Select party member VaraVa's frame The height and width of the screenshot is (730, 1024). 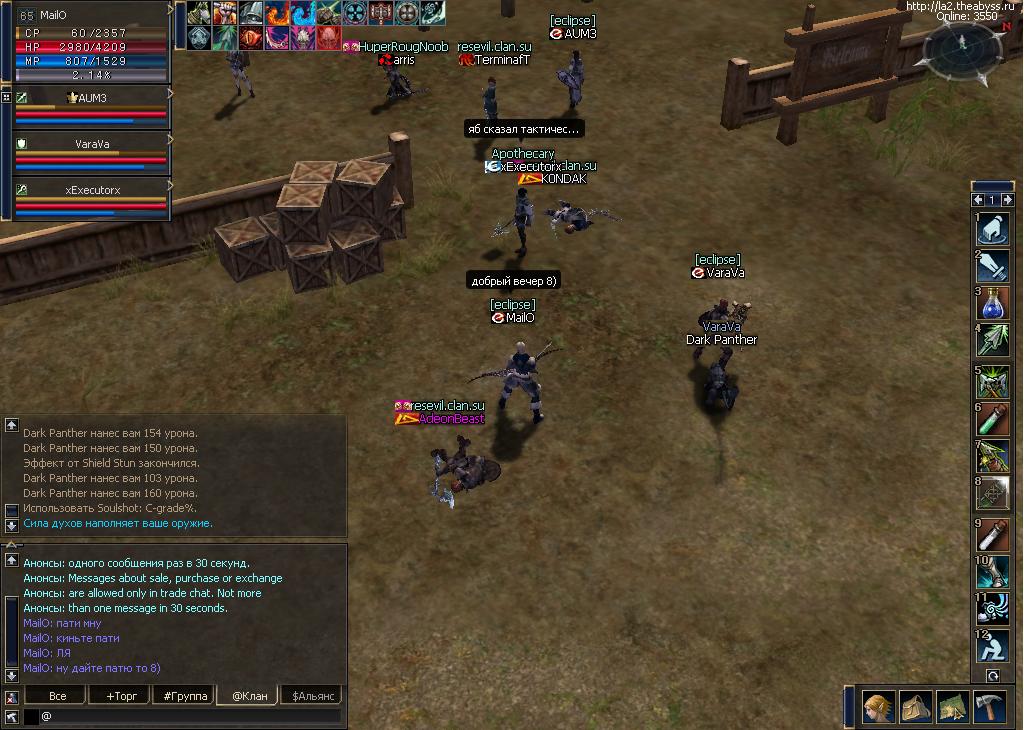coord(92,154)
